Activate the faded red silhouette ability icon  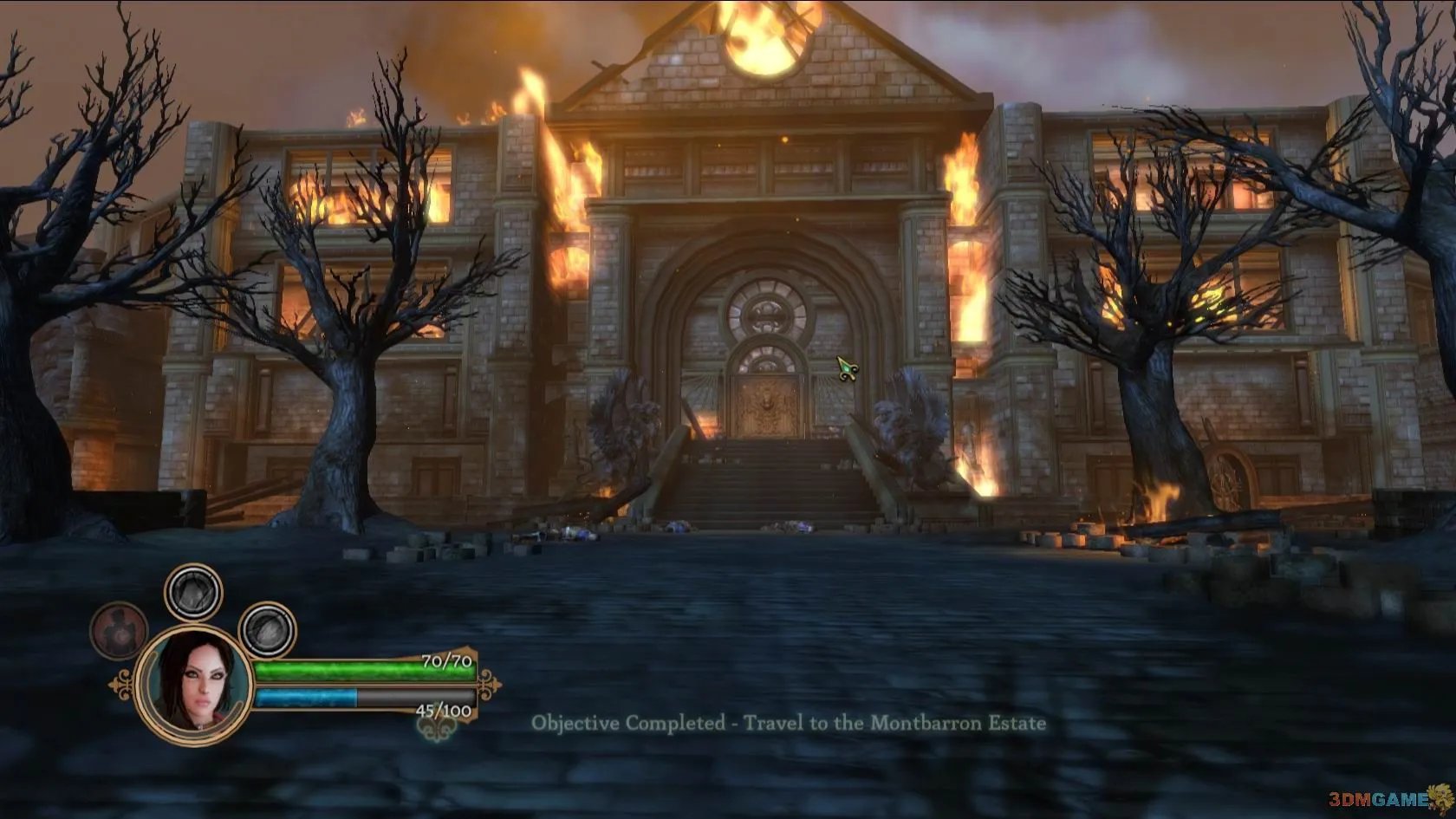[x=119, y=630]
